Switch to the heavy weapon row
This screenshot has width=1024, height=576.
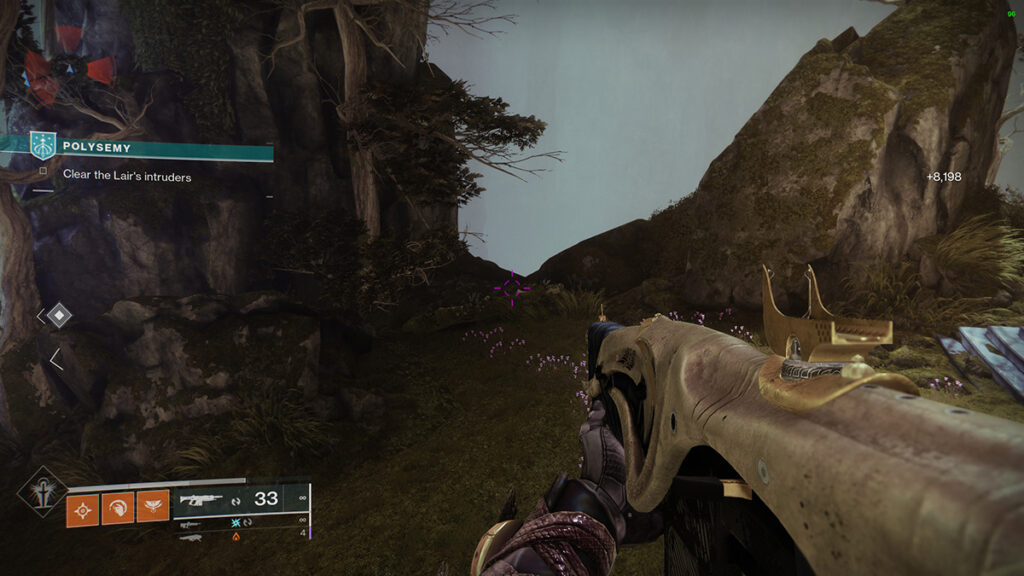(241, 537)
